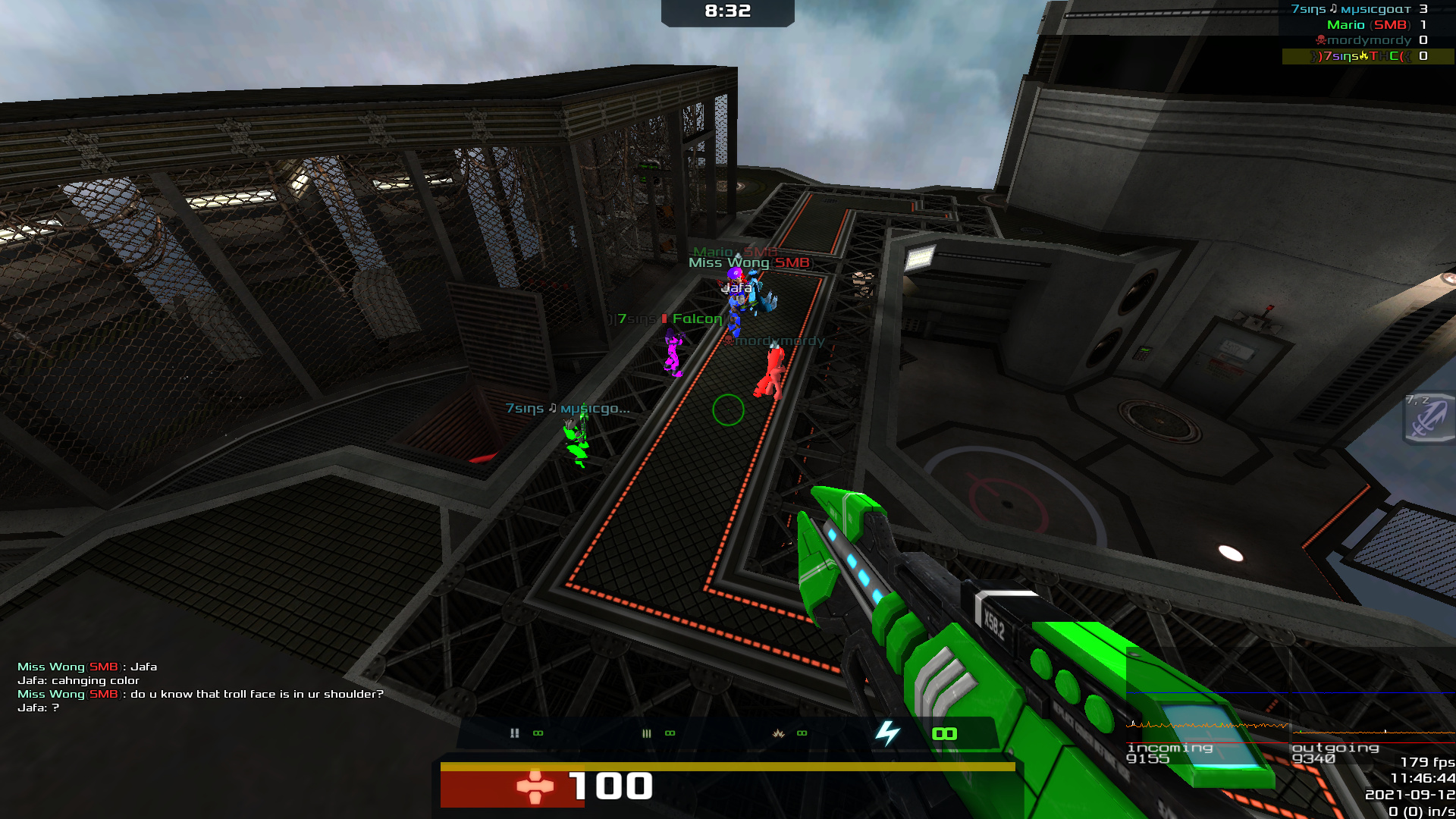Select the rockets explosion ammo icon
This screenshot has height=819, width=1456.
[x=779, y=733]
